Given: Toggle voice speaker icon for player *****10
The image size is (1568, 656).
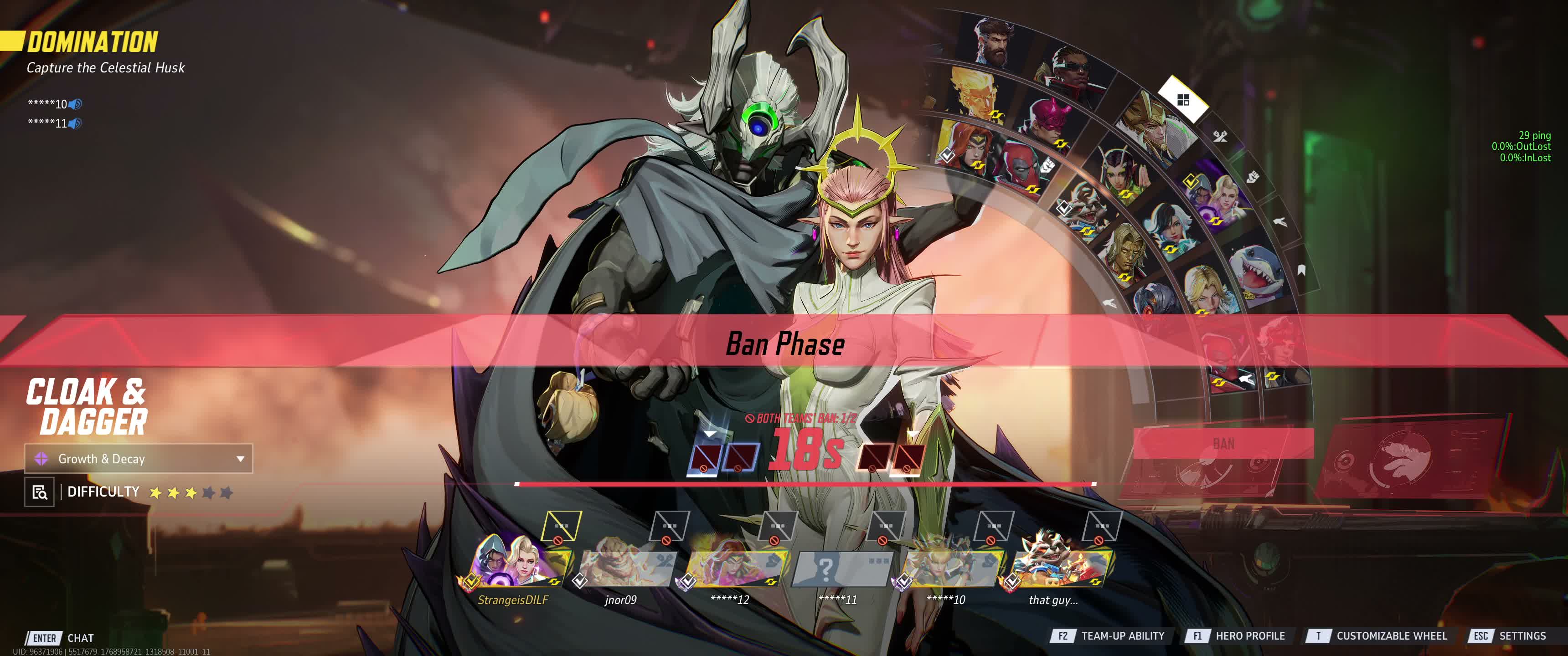Looking at the screenshot, I should point(75,104).
